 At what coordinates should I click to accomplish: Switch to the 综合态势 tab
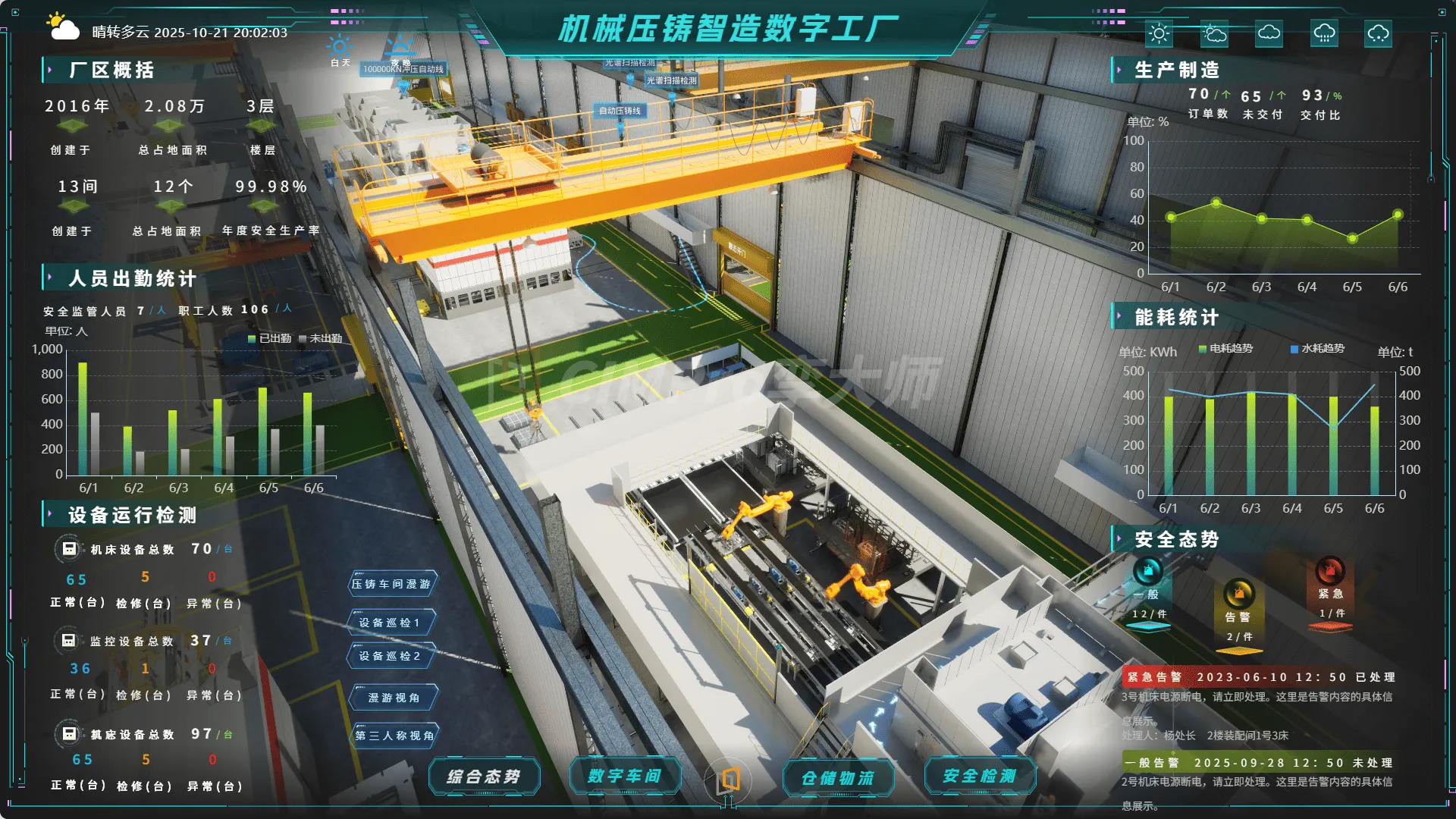484,777
